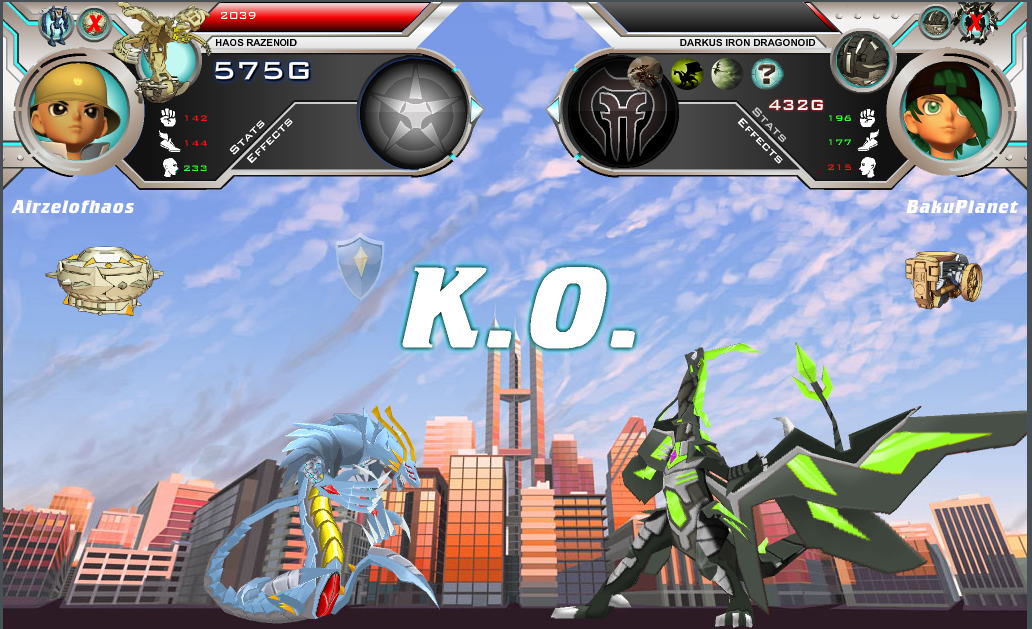Image resolution: width=1032 pixels, height=629 pixels.
Task: Select the question mark ability icon
Action: point(767,73)
